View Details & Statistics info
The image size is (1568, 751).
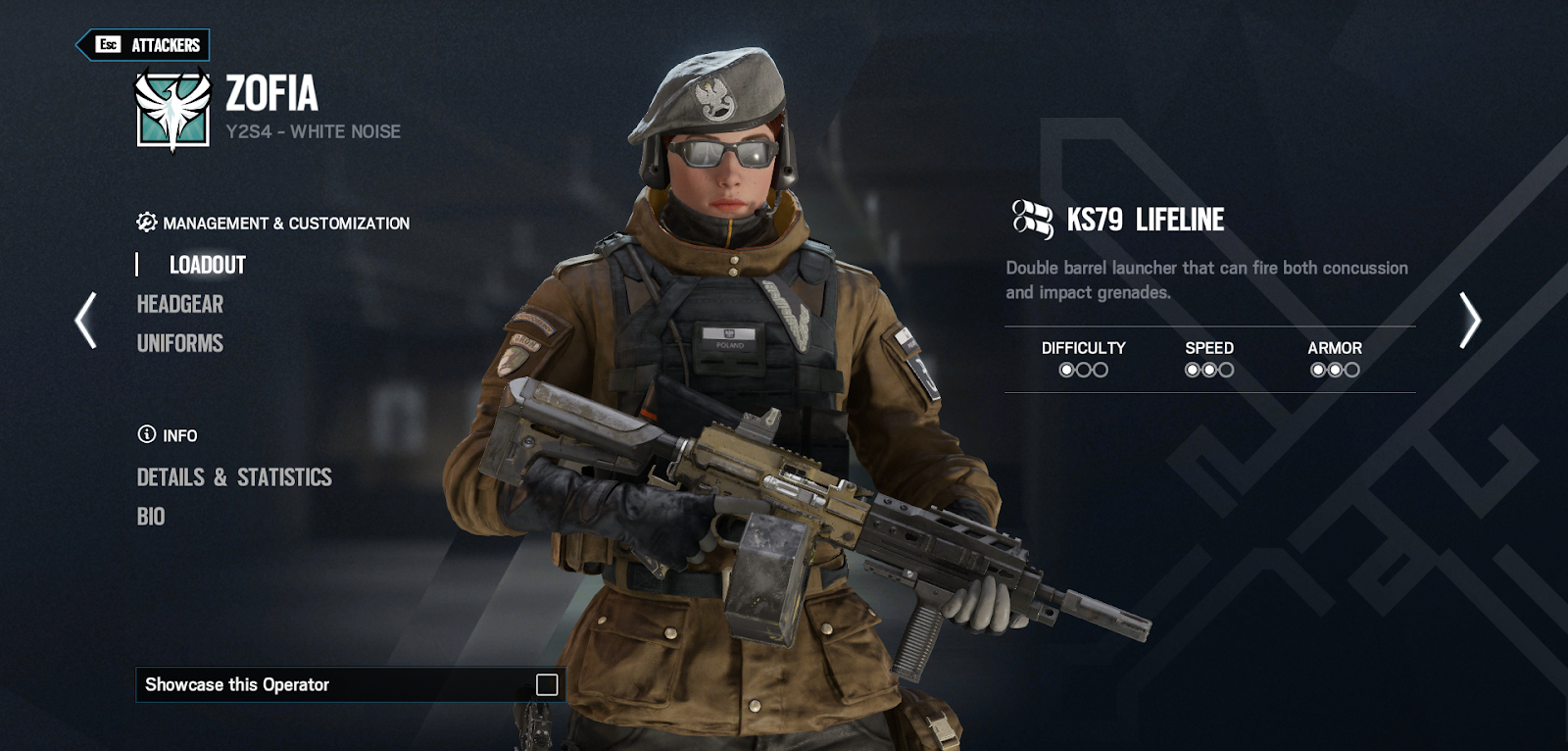point(234,477)
